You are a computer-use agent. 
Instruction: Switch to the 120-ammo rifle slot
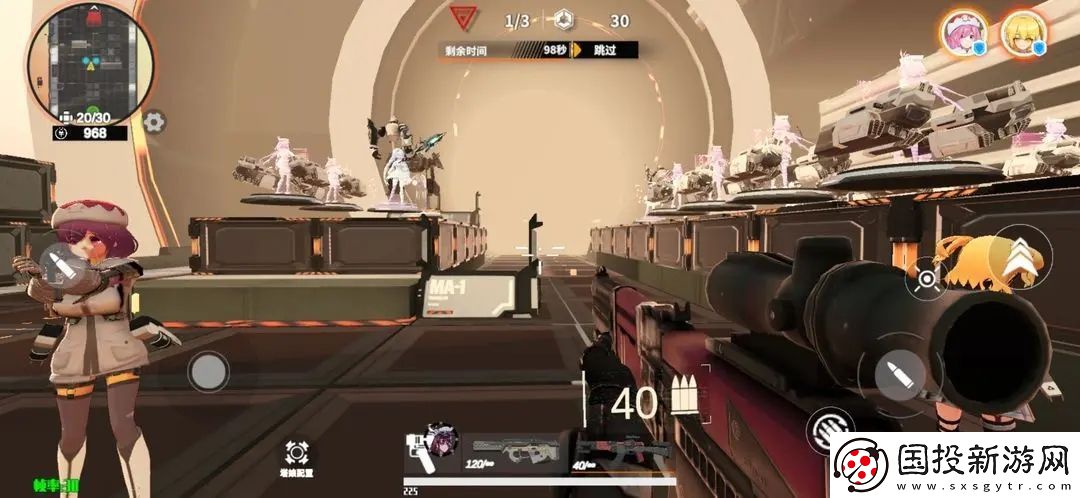[x=514, y=450]
